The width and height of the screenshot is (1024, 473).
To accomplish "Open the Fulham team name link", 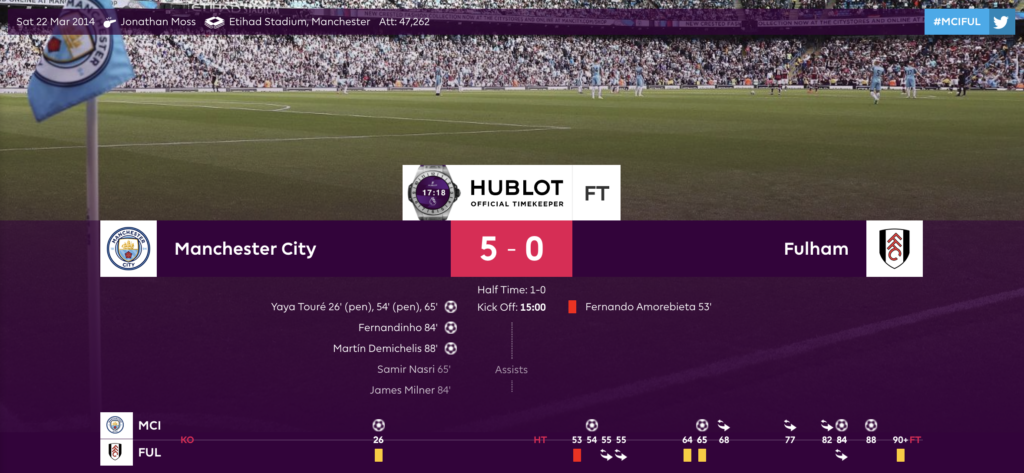I will [x=816, y=249].
